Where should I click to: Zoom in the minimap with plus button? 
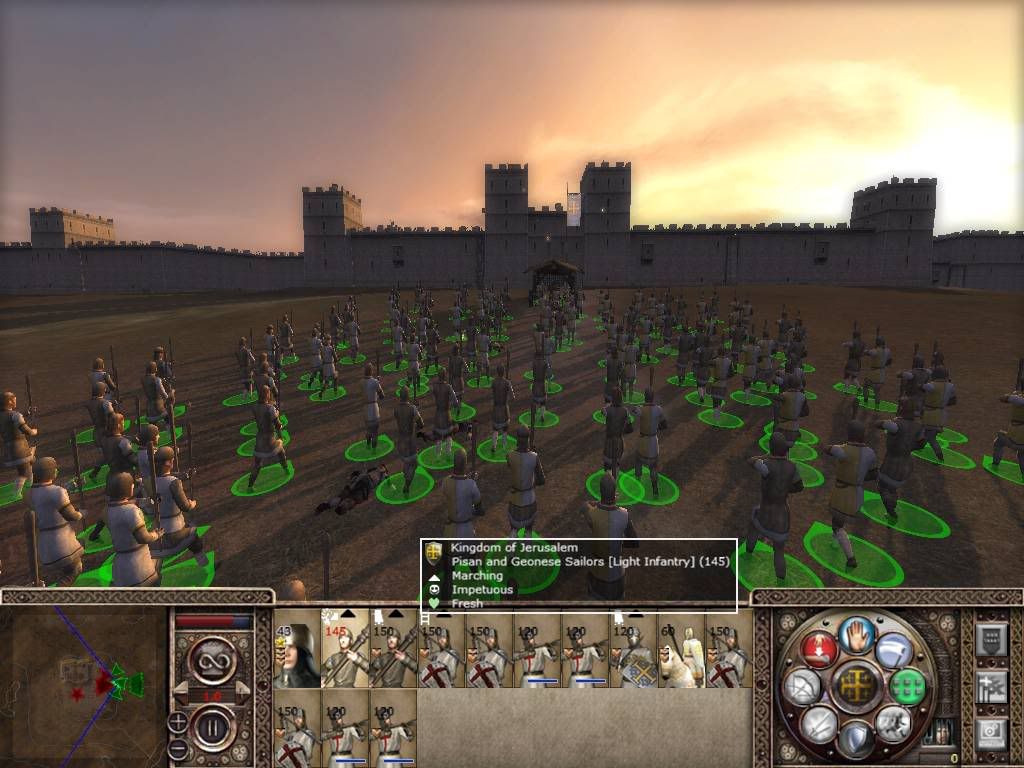[178, 721]
